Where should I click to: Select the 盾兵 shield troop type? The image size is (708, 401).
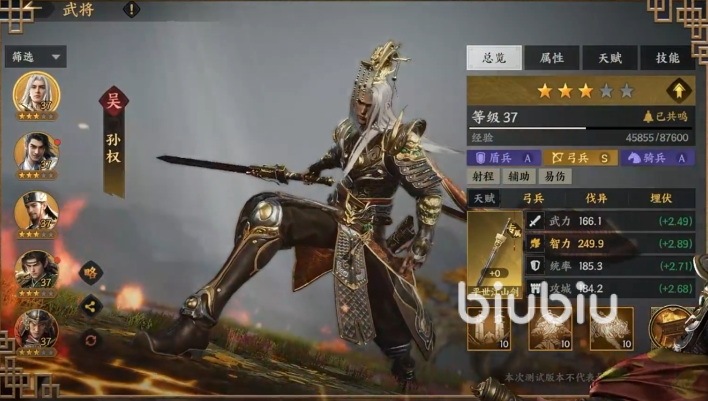click(505, 157)
